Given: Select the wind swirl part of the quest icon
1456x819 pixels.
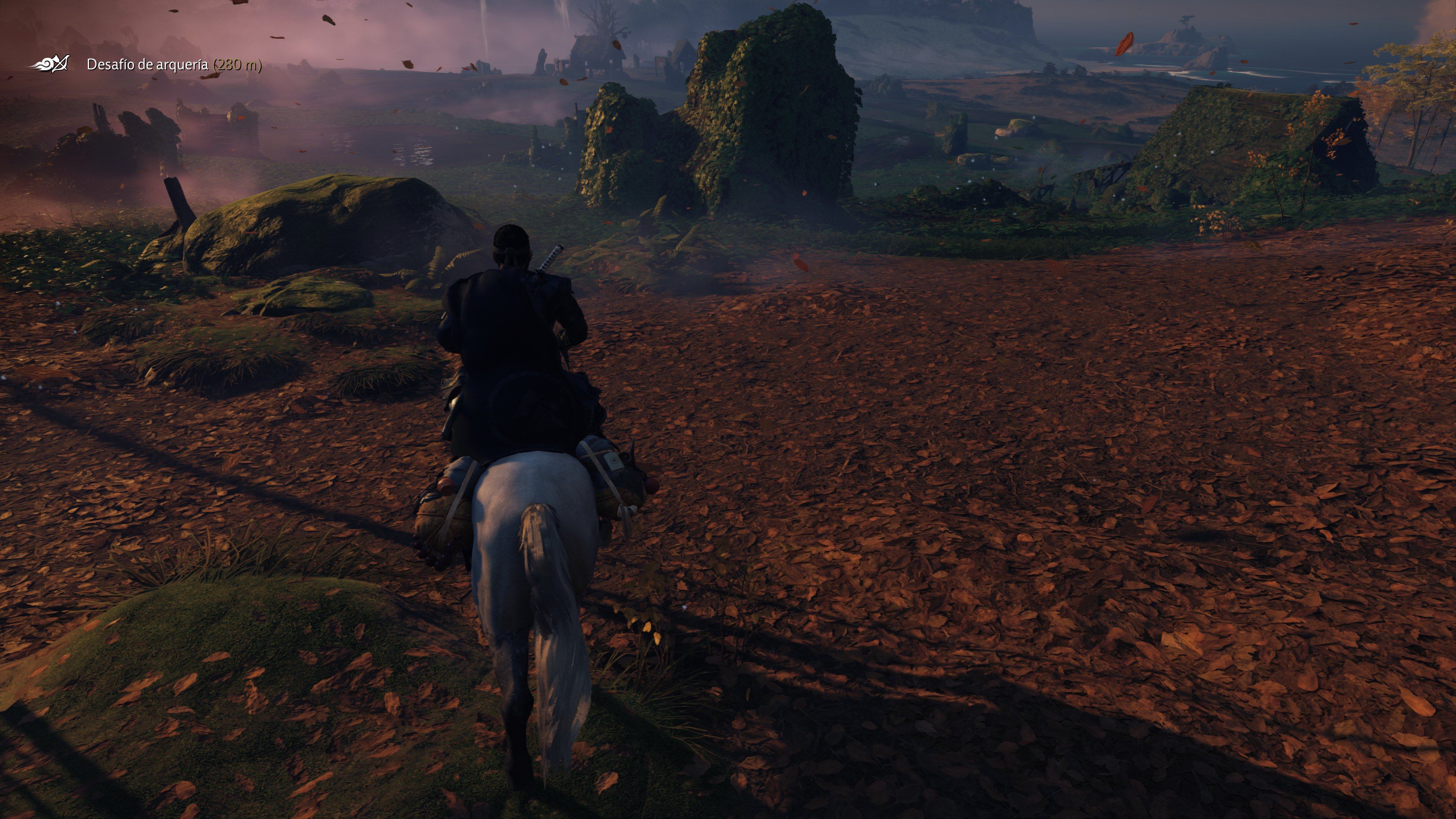Looking at the screenshot, I should (45, 64).
